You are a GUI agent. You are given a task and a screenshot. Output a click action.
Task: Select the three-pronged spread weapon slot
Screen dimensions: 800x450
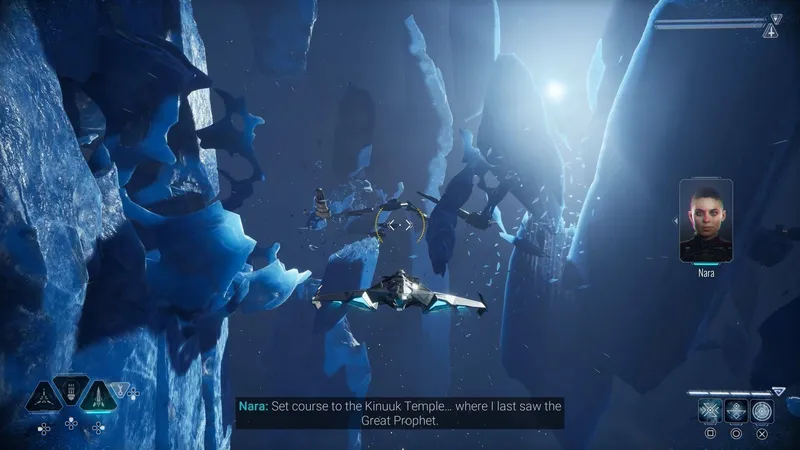43,396
